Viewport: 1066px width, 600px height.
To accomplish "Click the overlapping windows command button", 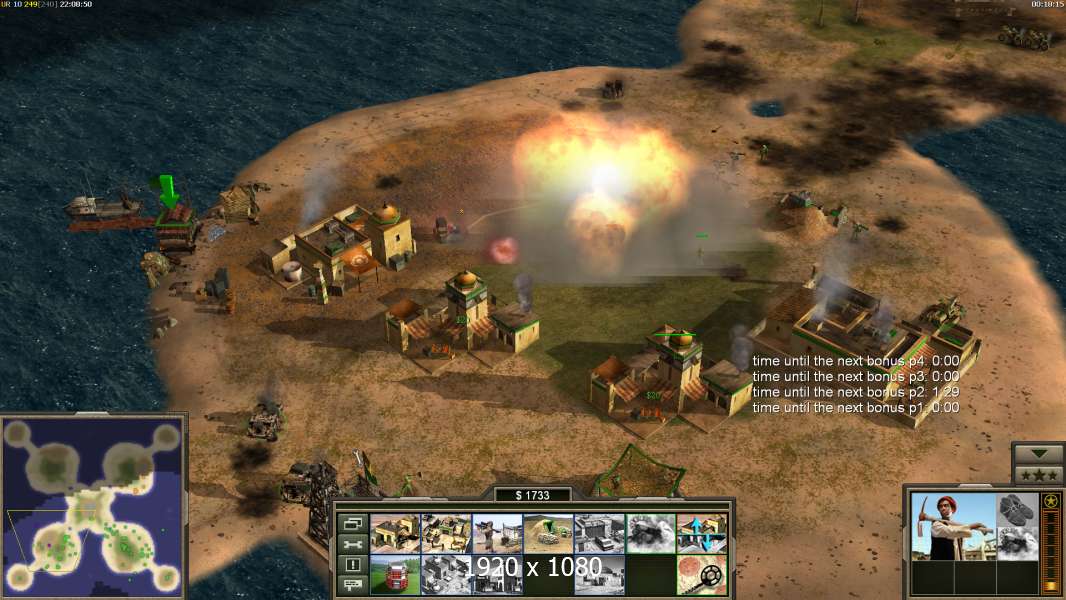I will (352, 523).
